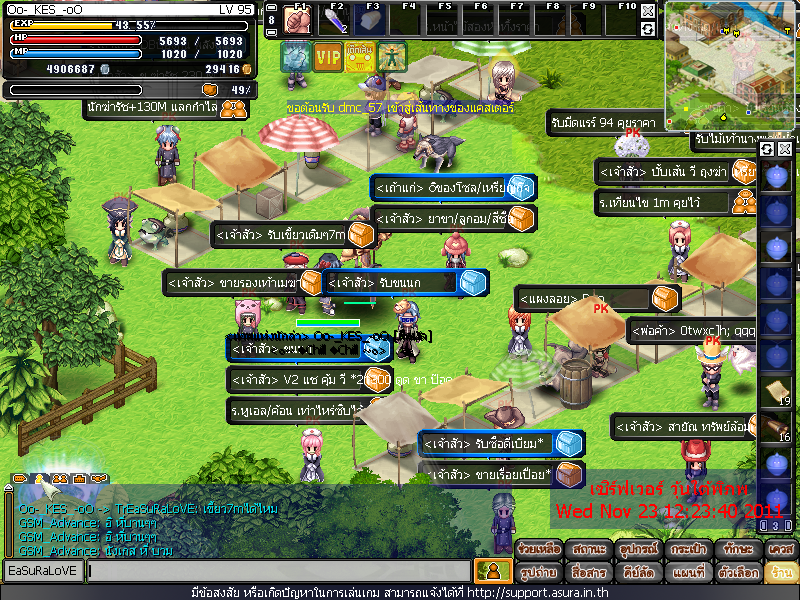Screen dimensions: 800x600
Task: Click the orange character icon beside chat
Action: coord(488,571)
